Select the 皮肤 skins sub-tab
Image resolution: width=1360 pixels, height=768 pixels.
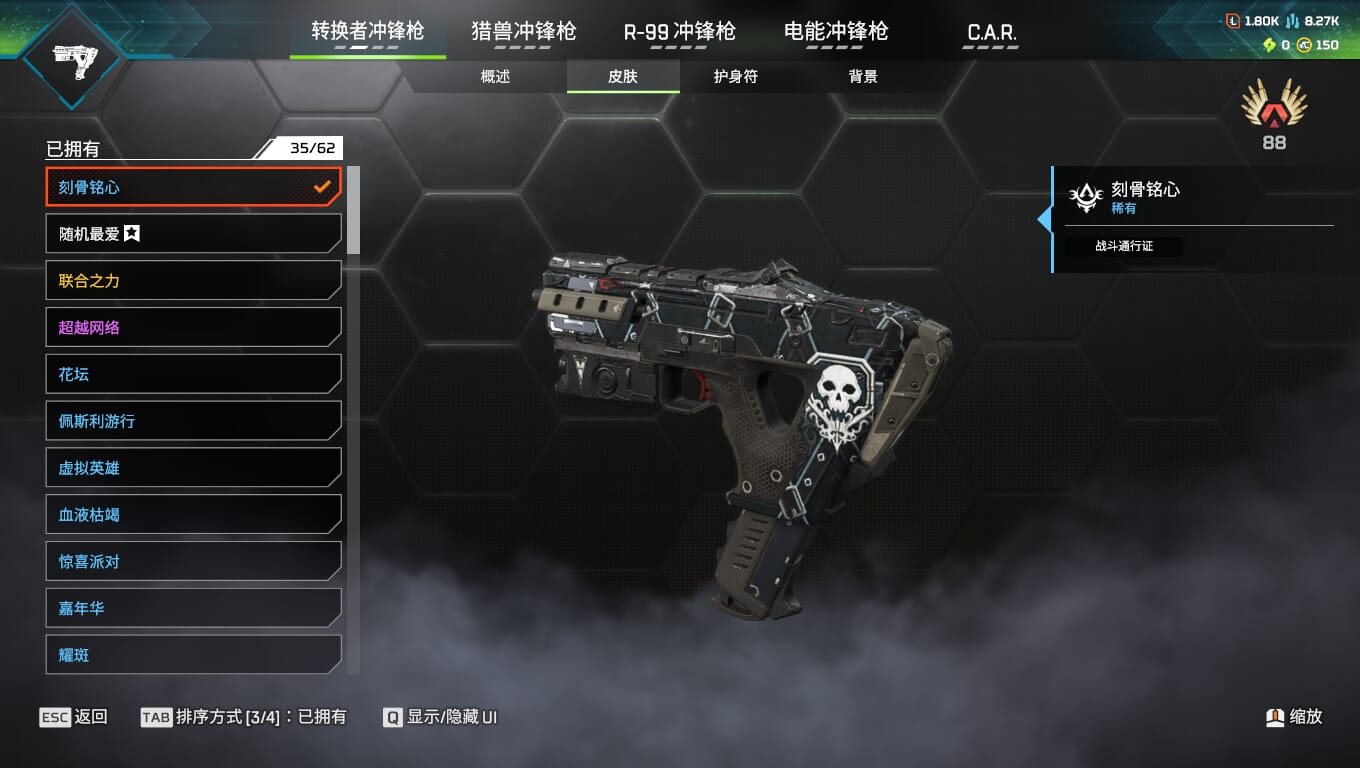tap(623, 77)
